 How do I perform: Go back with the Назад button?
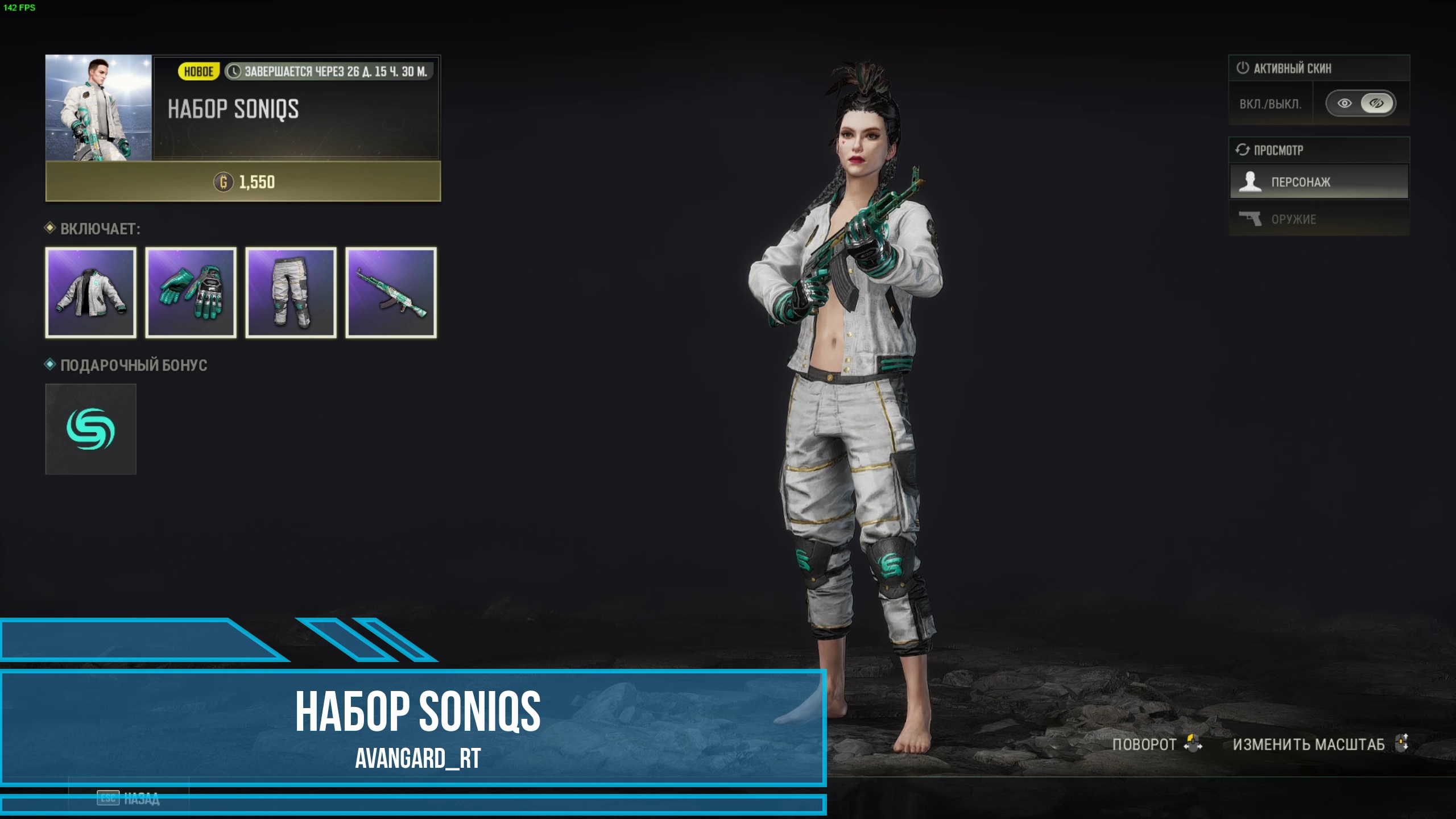pos(129,799)
